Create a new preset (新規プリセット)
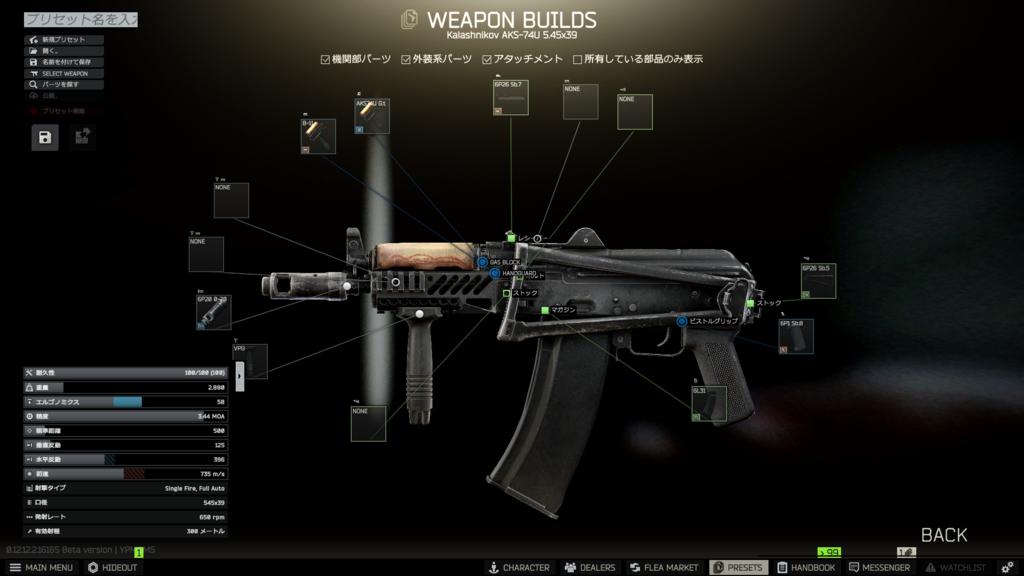This screenshot has height=576, width=1024. click(x=64, y=40)
